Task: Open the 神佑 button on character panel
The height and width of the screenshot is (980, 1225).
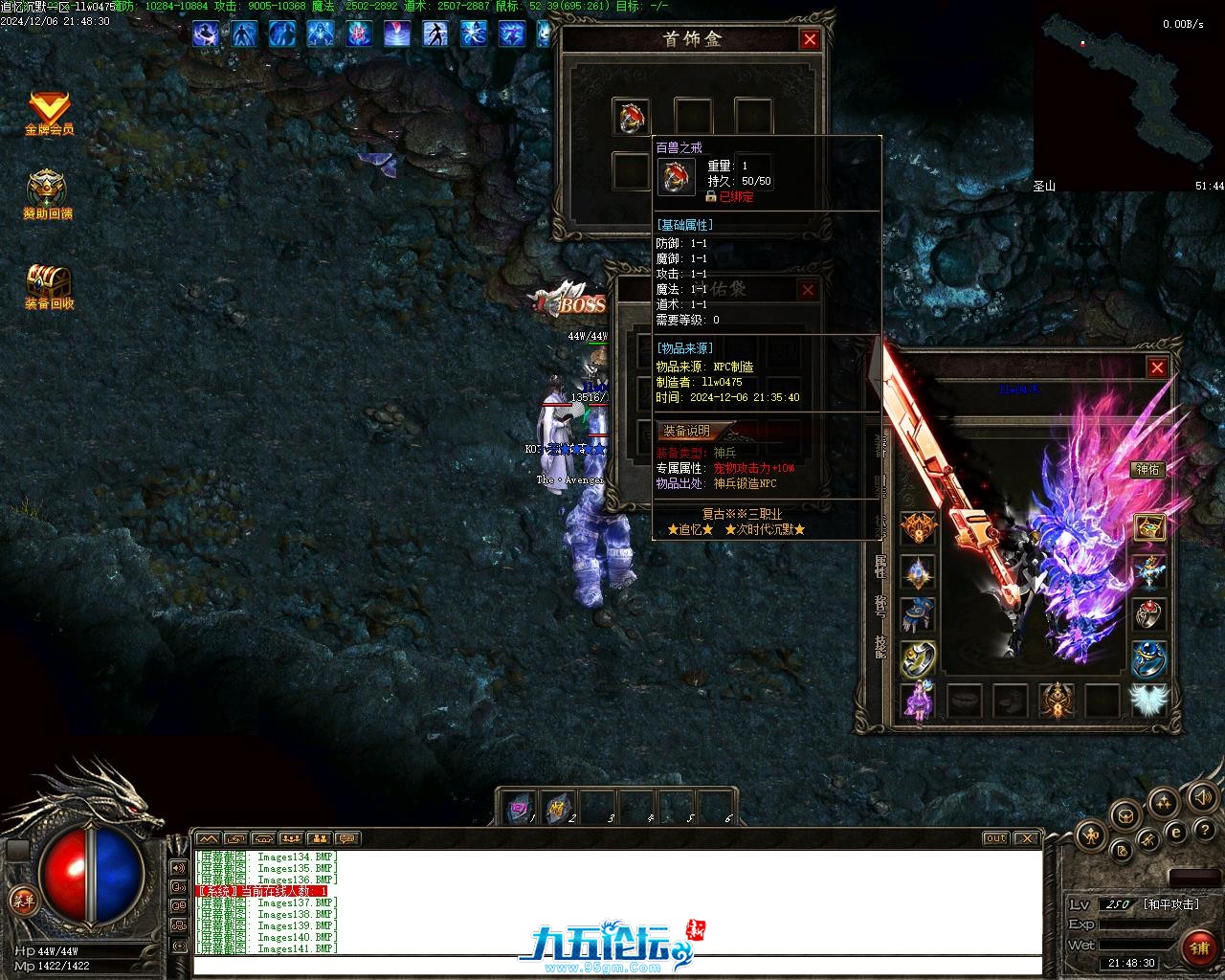Action: [x=1147, y=469]
